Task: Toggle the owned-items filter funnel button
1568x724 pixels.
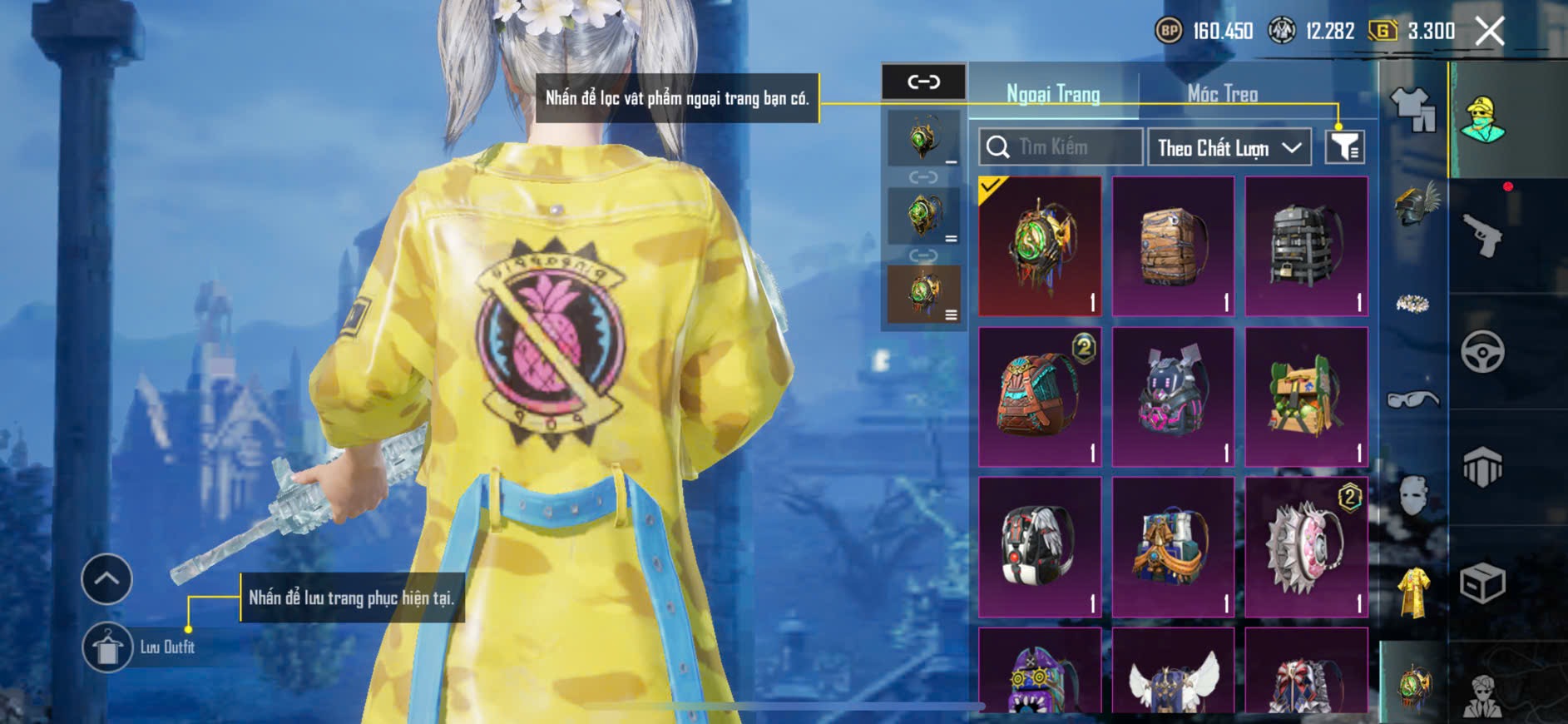Action: point(1344,147)
